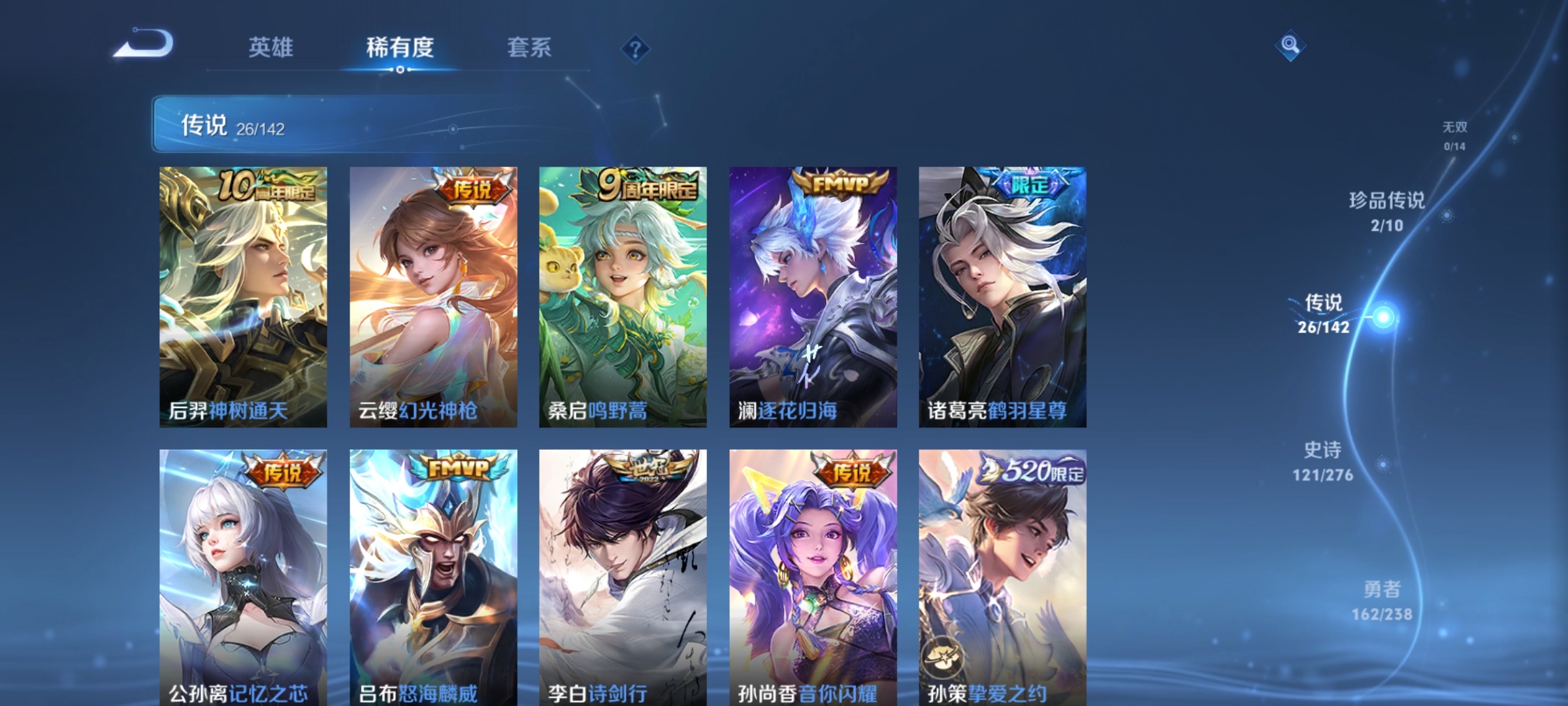Switch to the 套系 tab
The width and height of the screenshot is (1568, 706).
[529, 47]
